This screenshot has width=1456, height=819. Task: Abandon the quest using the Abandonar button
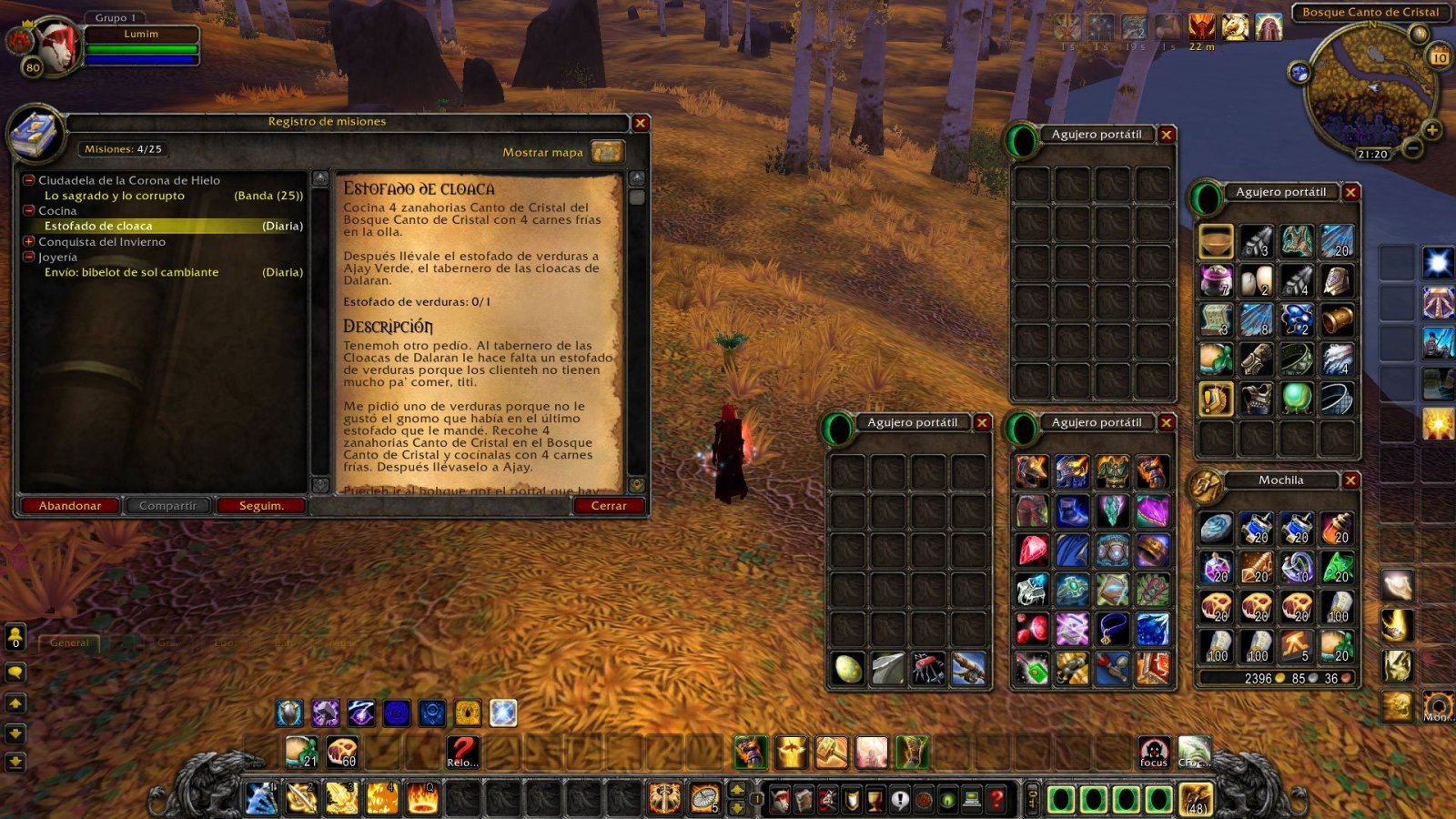coord(71,506)
